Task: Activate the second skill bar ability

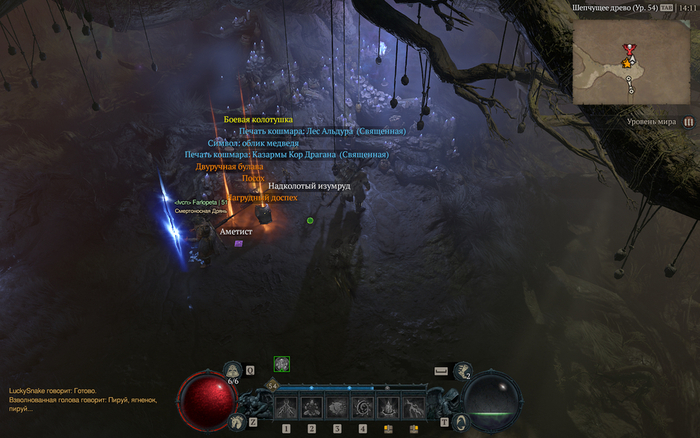Action: click(311, 407)
